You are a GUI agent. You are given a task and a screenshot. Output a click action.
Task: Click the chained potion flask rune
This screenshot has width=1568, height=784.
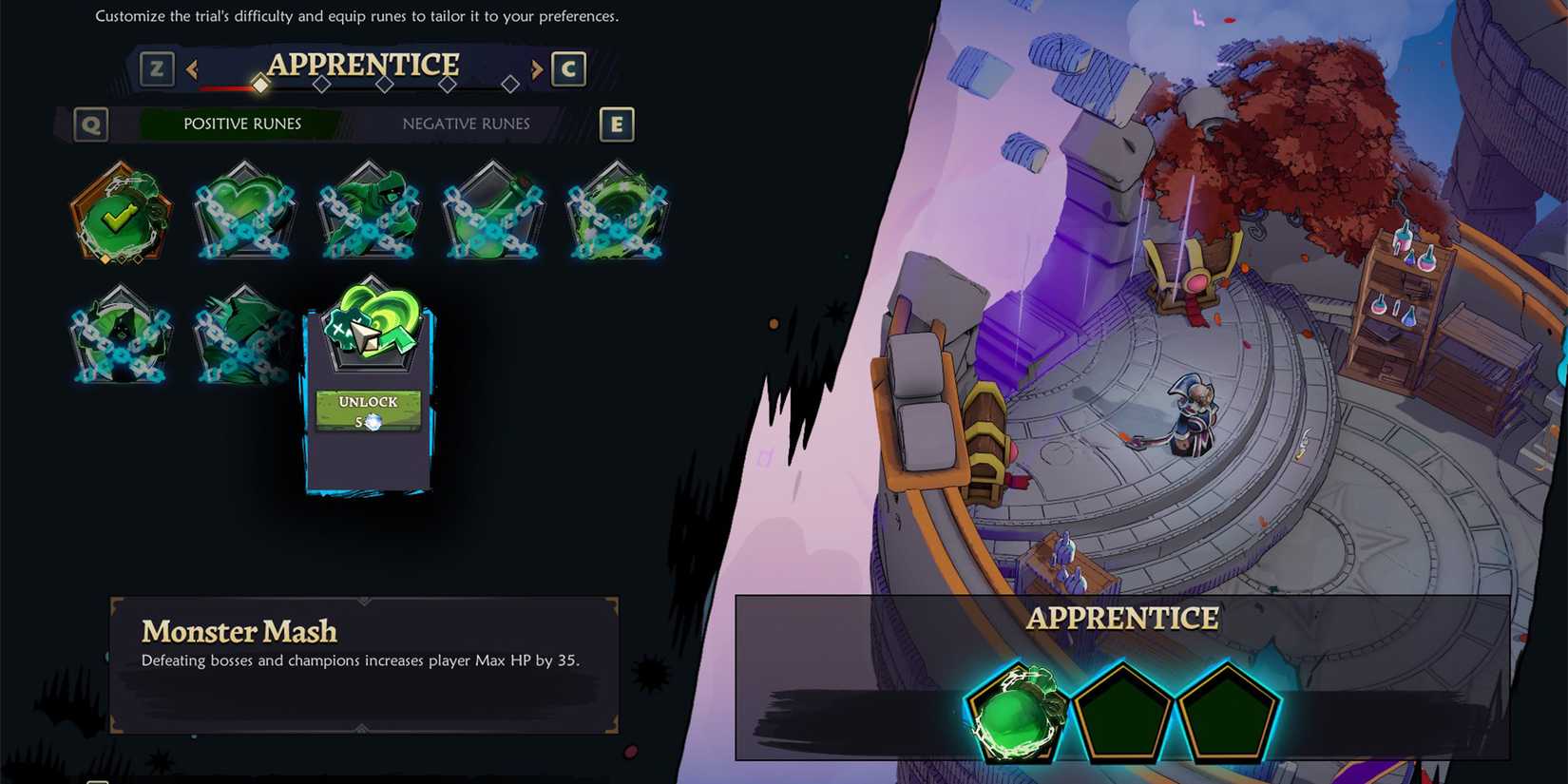pos(492,213)
